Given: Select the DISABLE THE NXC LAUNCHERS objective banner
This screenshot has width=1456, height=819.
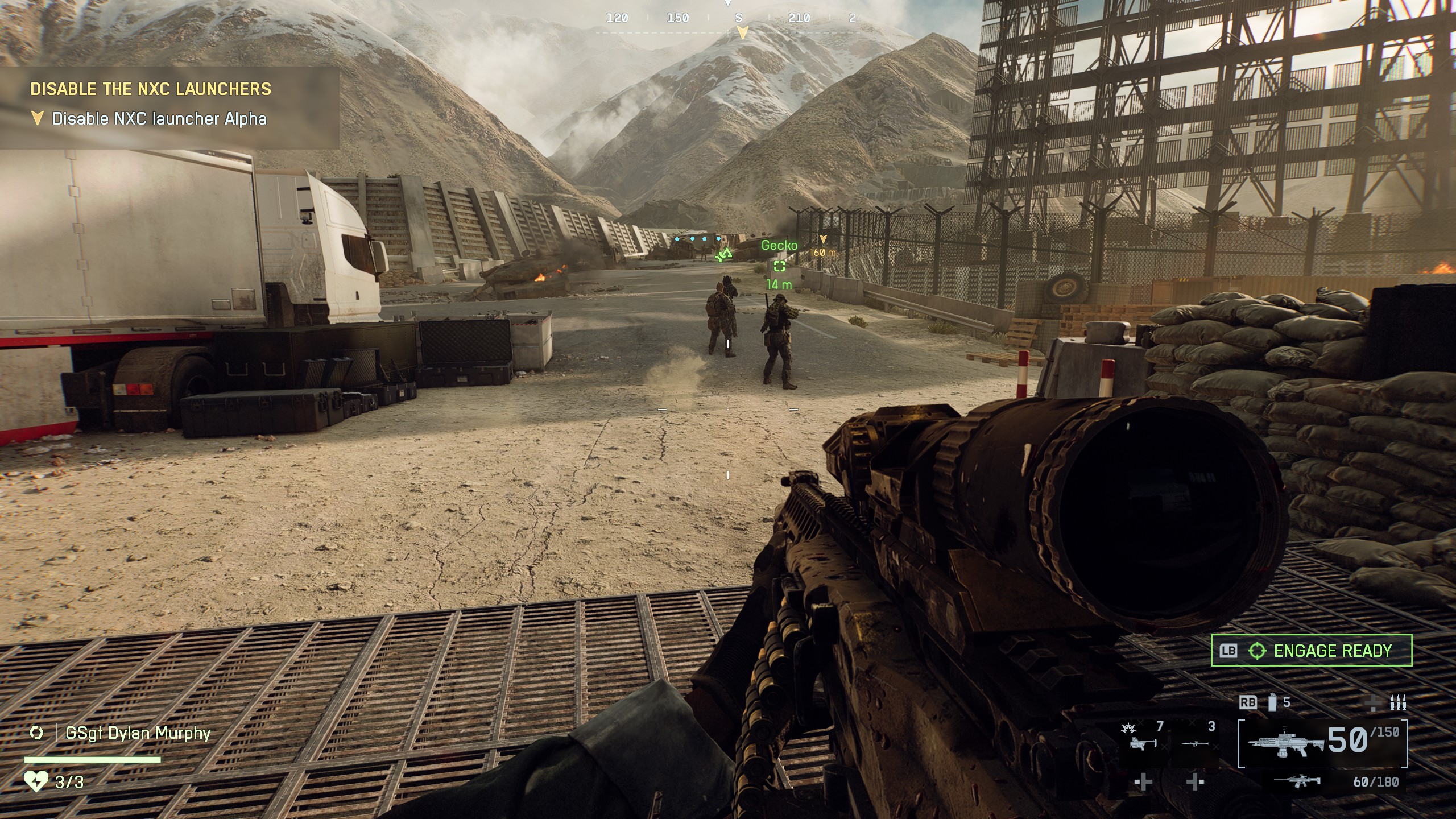Looking at the screenshot, I should click(151, 89).
